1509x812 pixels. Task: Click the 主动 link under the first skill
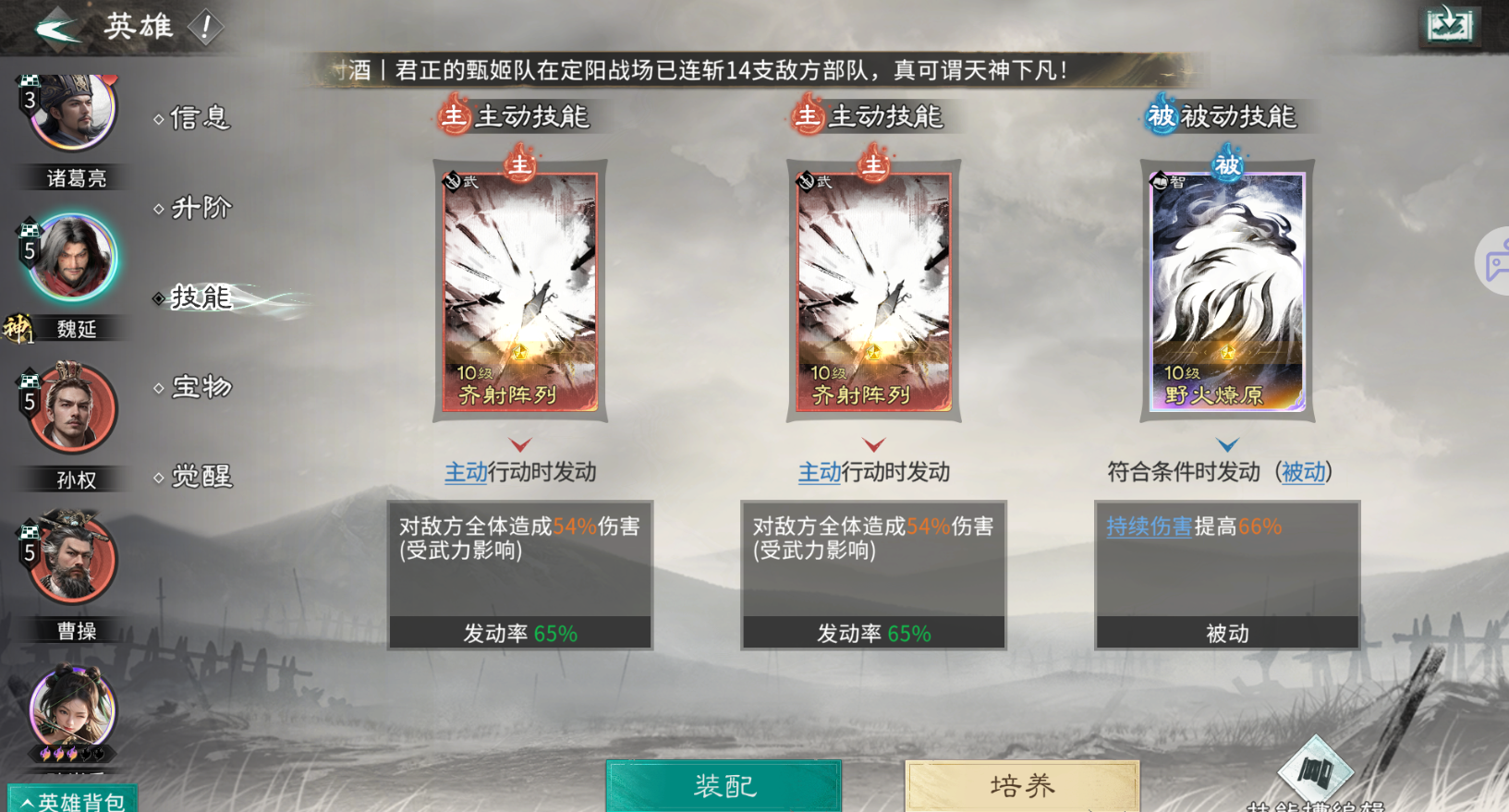point(465,472)
